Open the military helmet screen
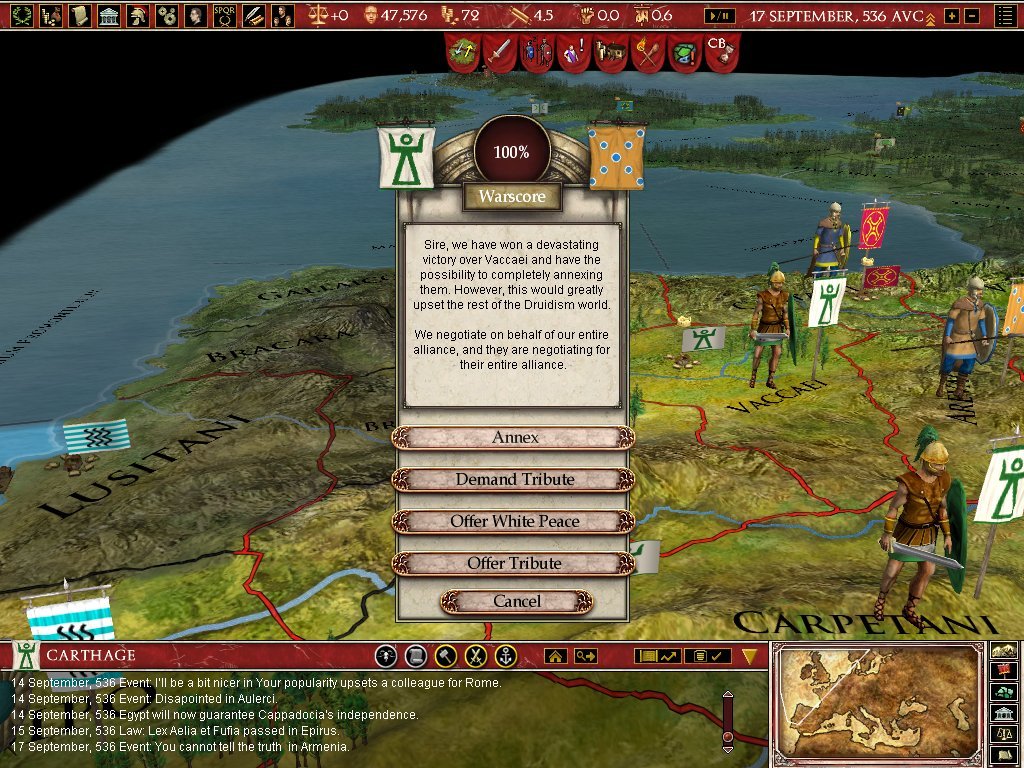The width and height of the screenshot is (1024, 768). tap(138, 15)
